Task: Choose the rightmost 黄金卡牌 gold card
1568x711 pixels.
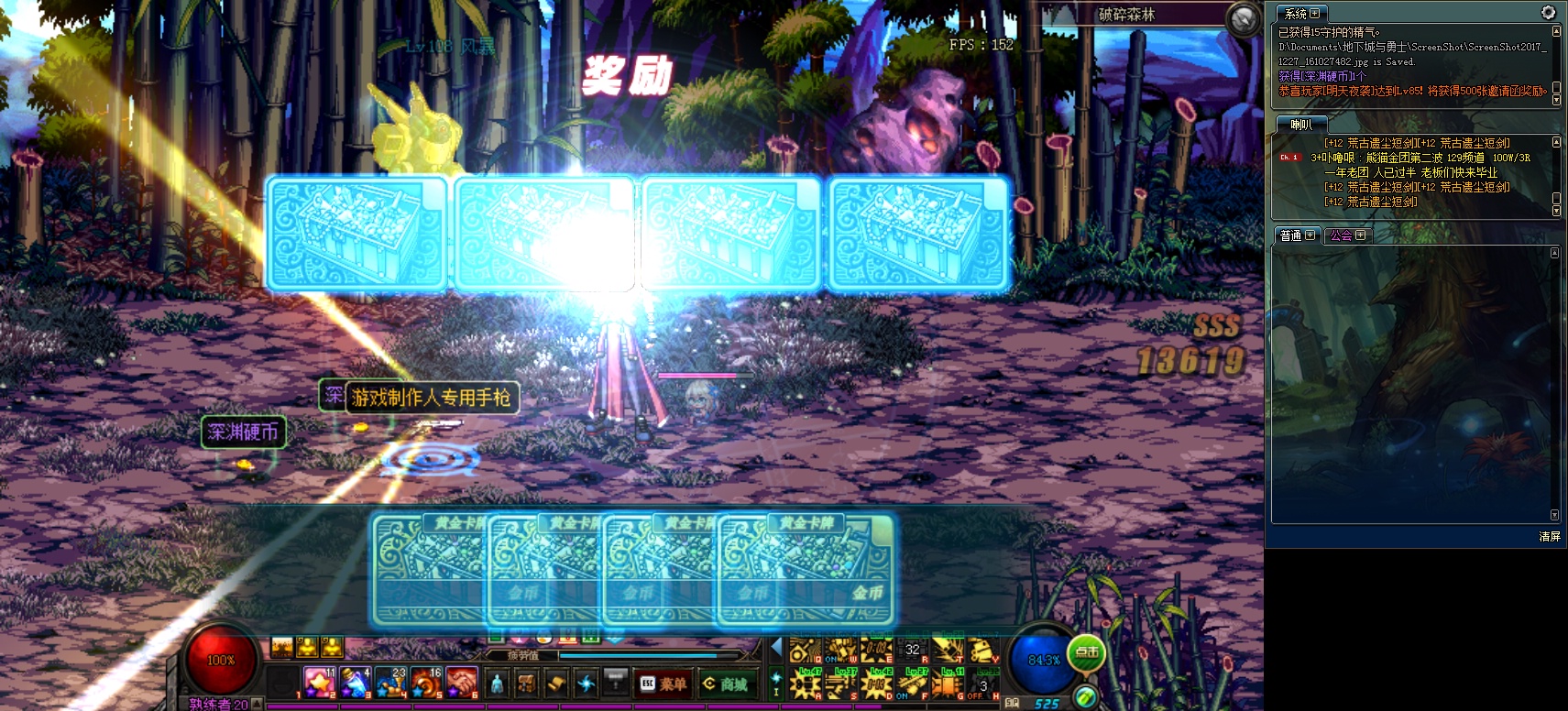Action: (806, 569)
